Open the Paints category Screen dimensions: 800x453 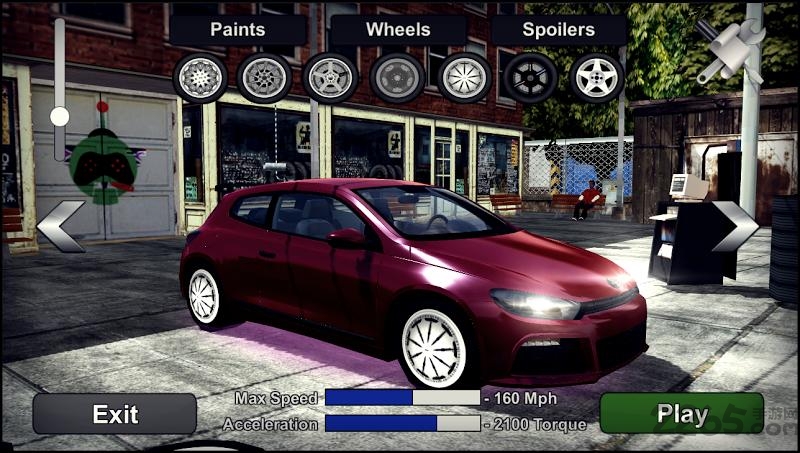[x=237, y=29]
